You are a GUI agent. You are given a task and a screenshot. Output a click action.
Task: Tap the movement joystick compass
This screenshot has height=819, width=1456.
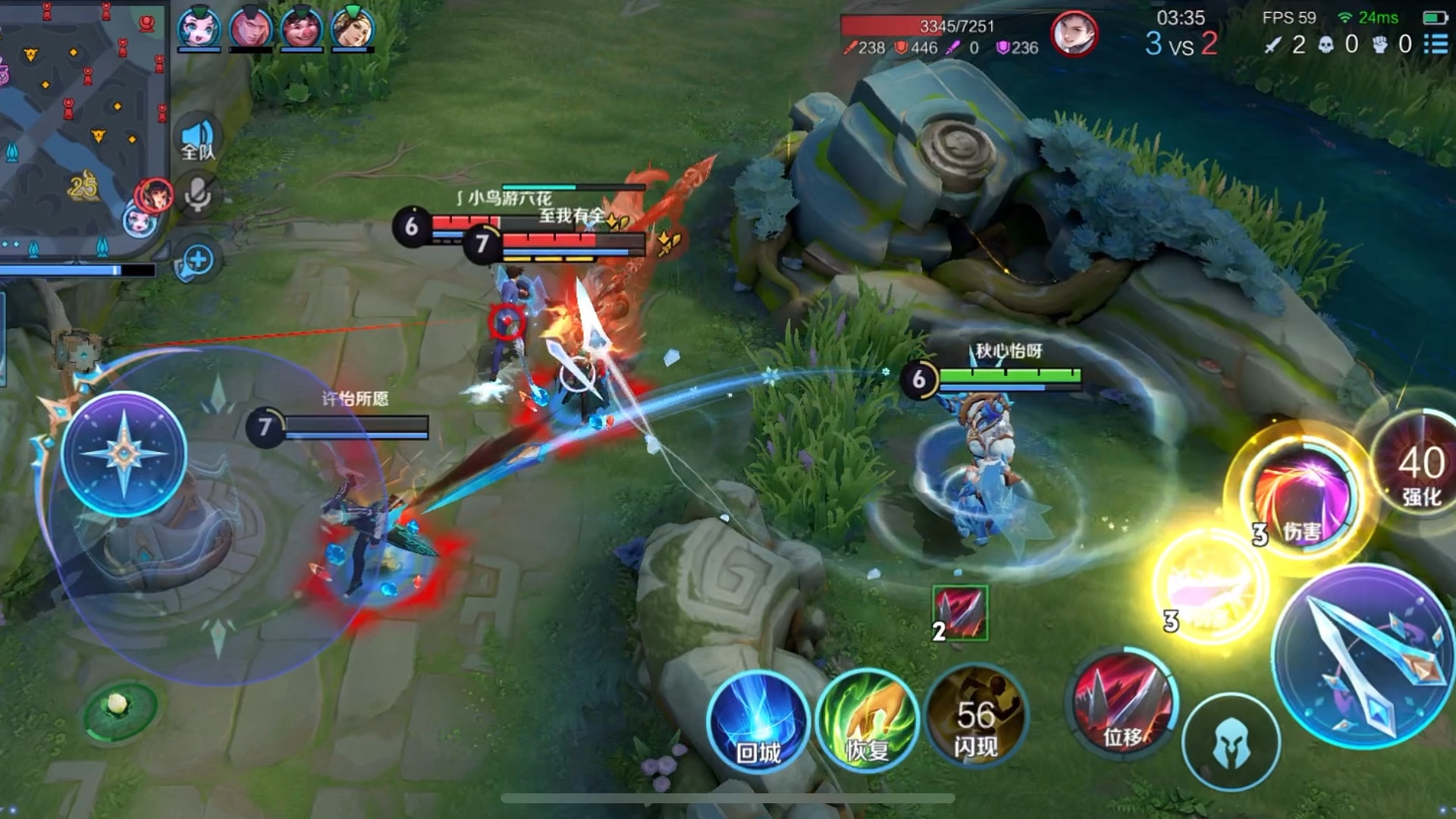click(124, 454)
